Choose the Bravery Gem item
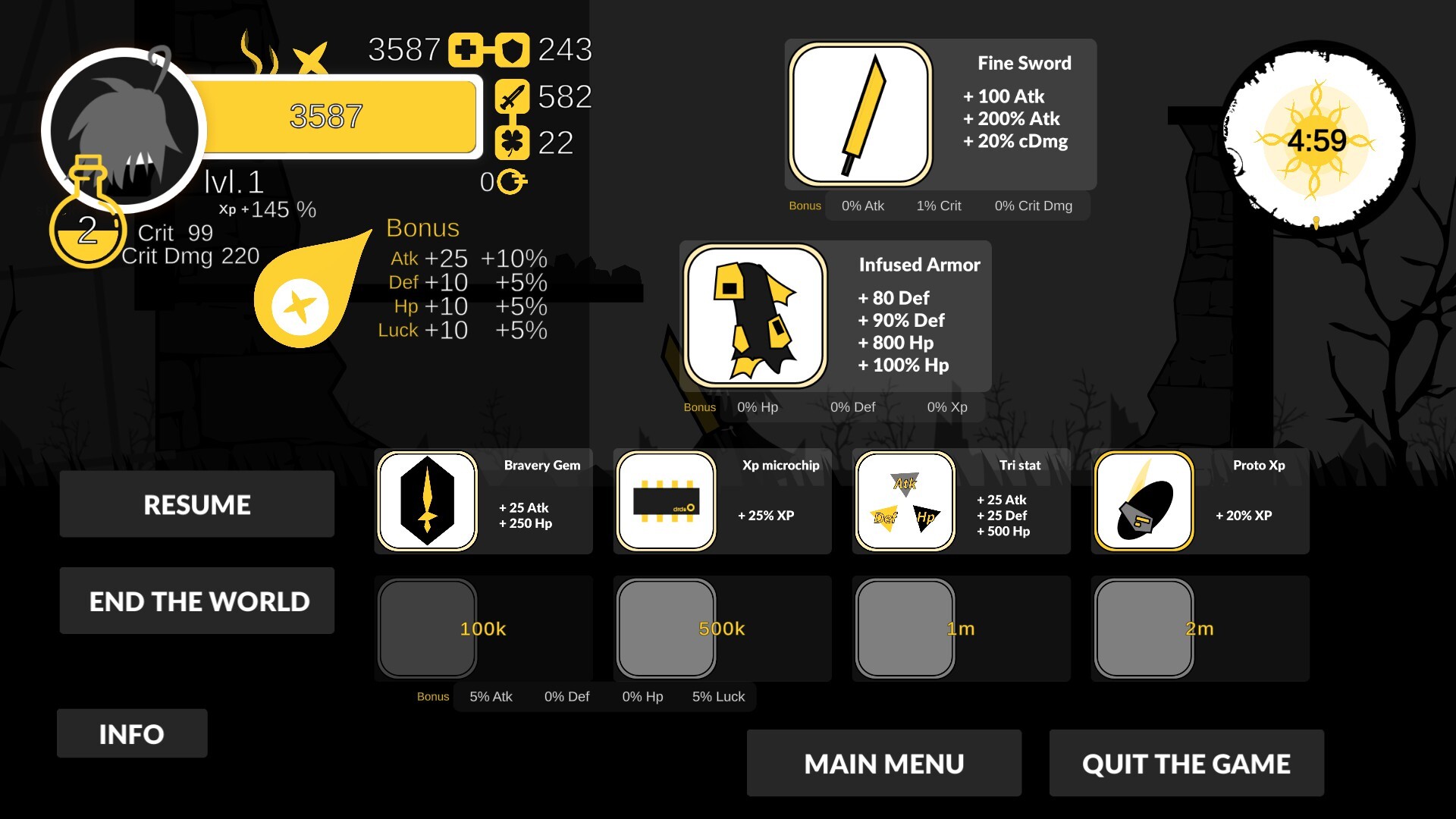This screenshot has height=819, width=1456. (x=428, y=501)
